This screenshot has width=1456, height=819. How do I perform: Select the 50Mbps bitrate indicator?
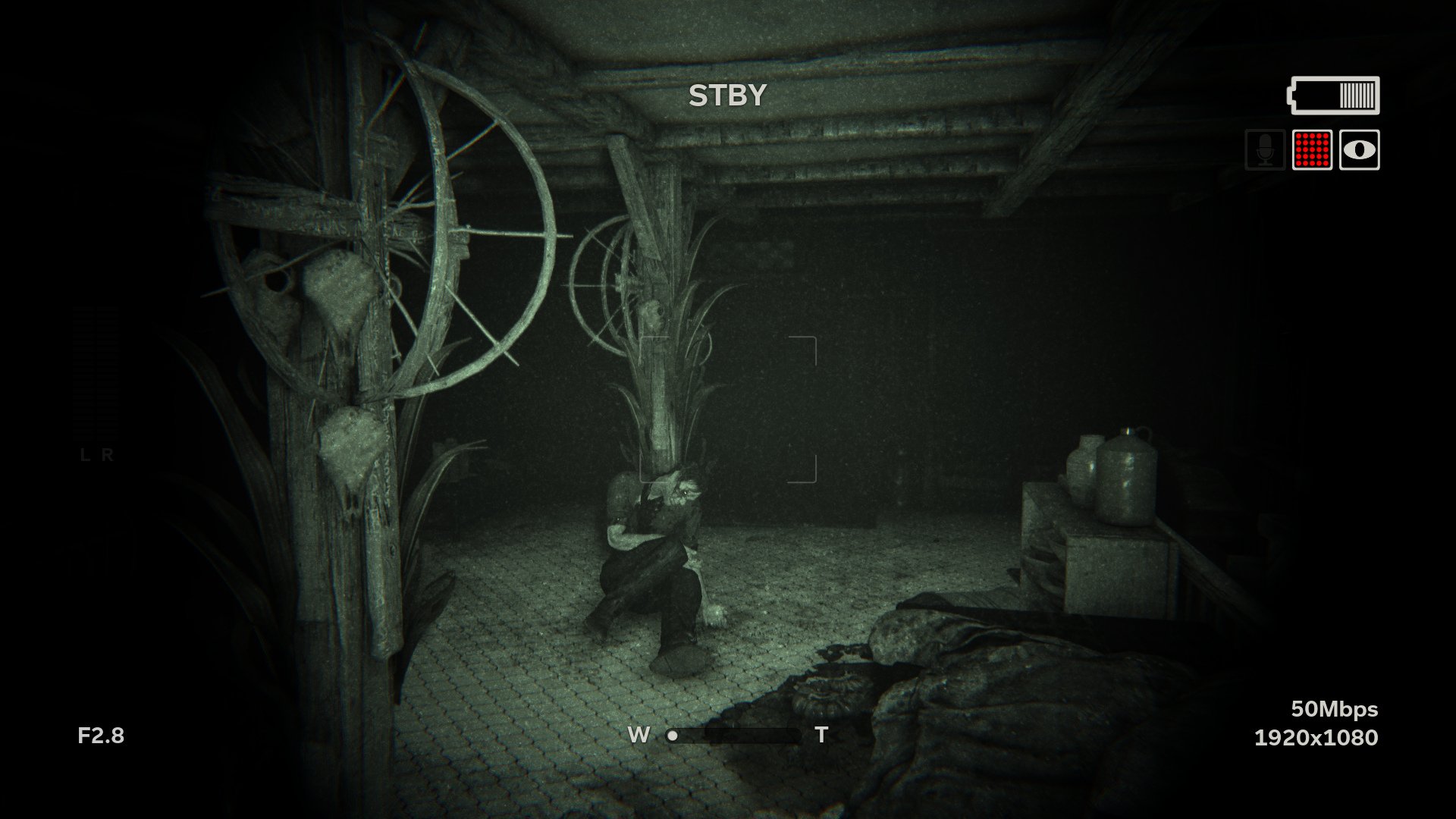1334,709
